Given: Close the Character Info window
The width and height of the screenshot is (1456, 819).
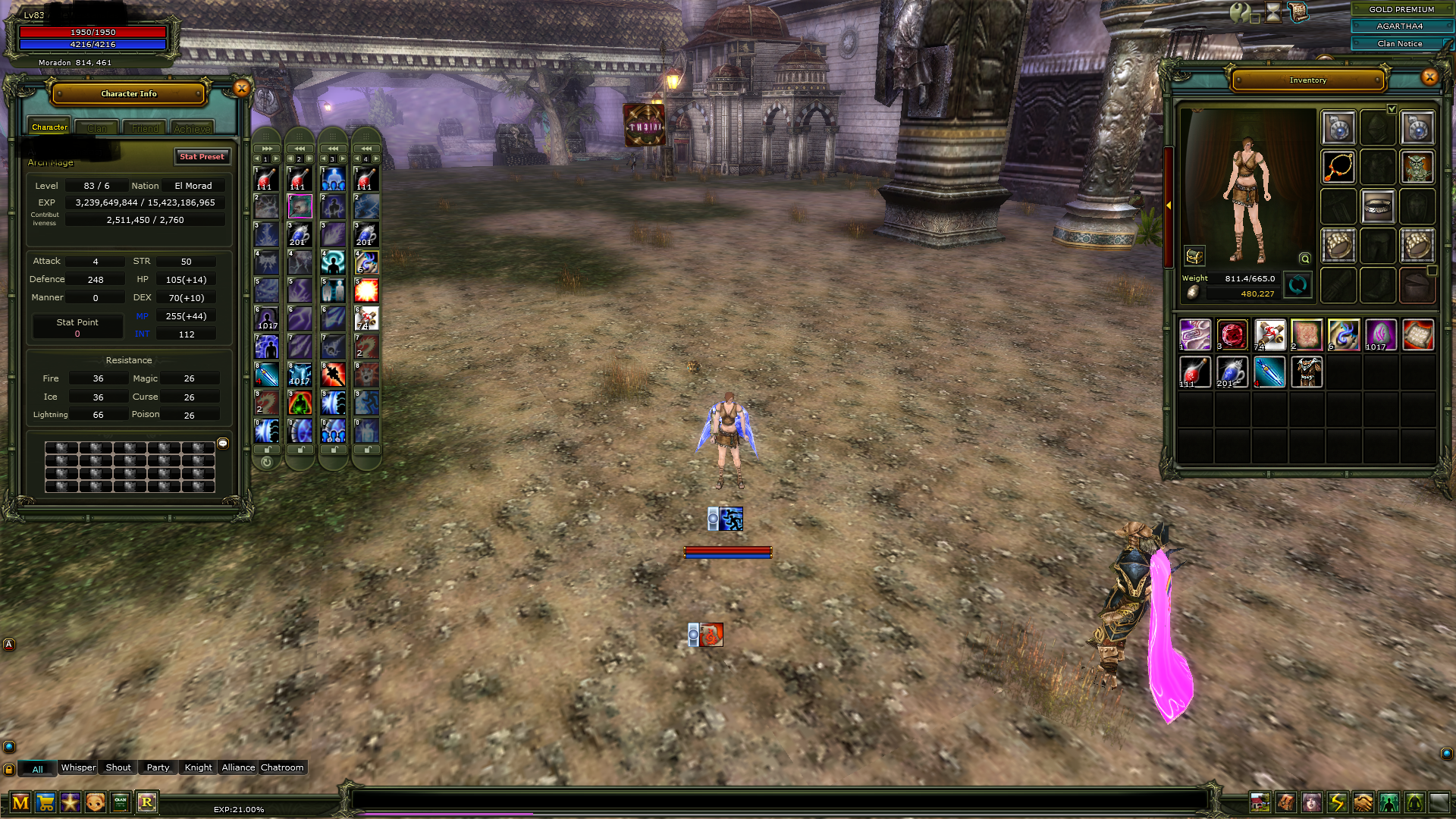Looking at the screenshot, I should 241,89.
